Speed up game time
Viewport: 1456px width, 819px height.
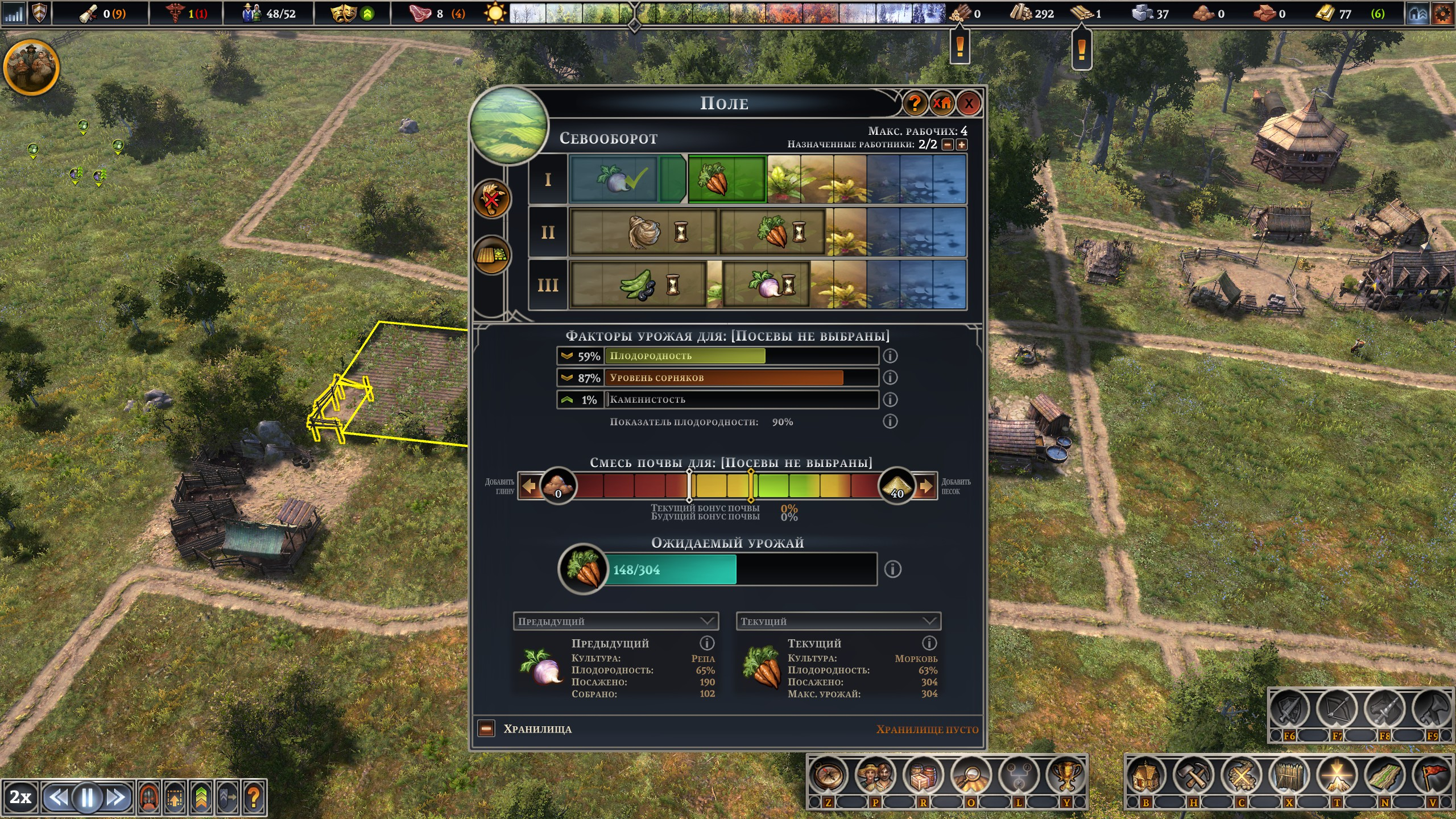click(x=117, y=797)
